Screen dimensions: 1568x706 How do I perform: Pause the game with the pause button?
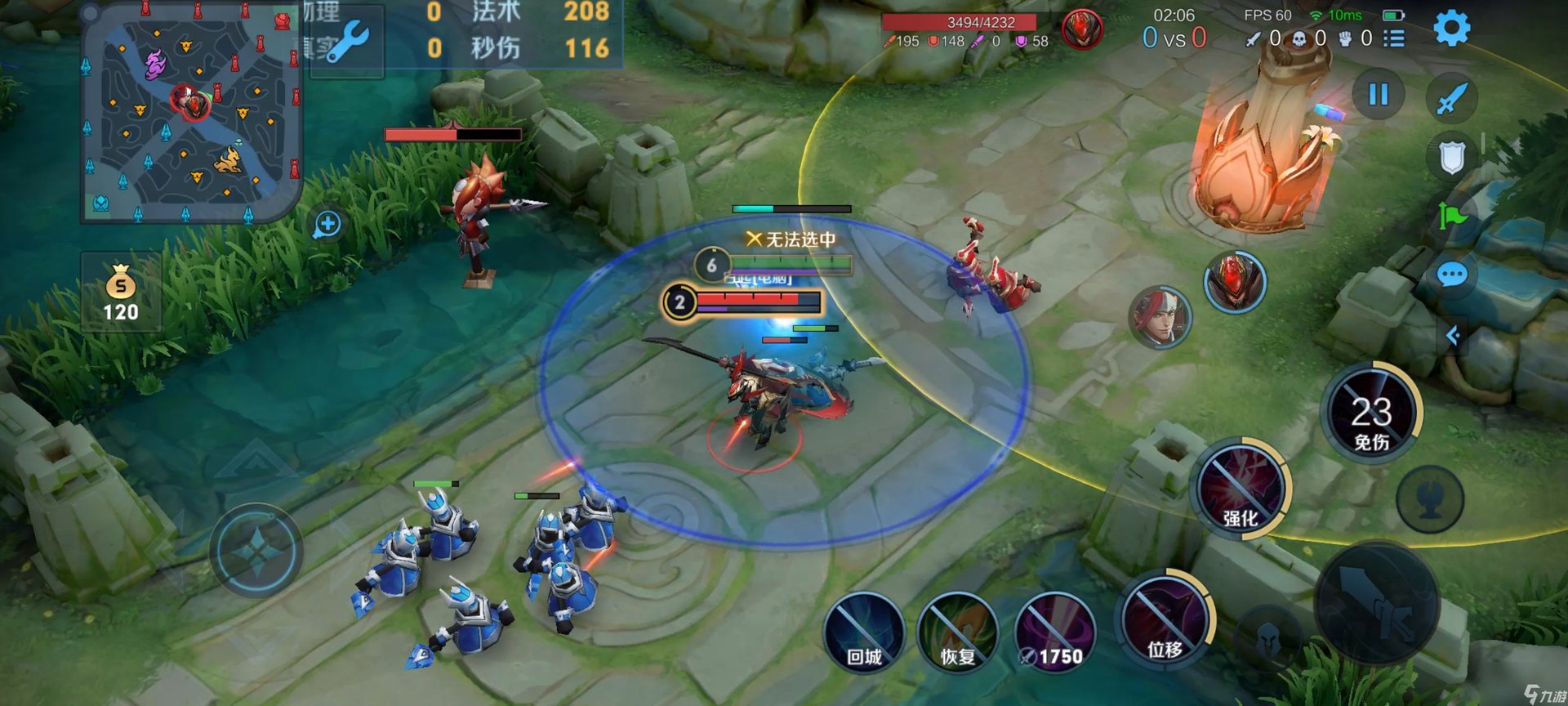[1379, 95]
